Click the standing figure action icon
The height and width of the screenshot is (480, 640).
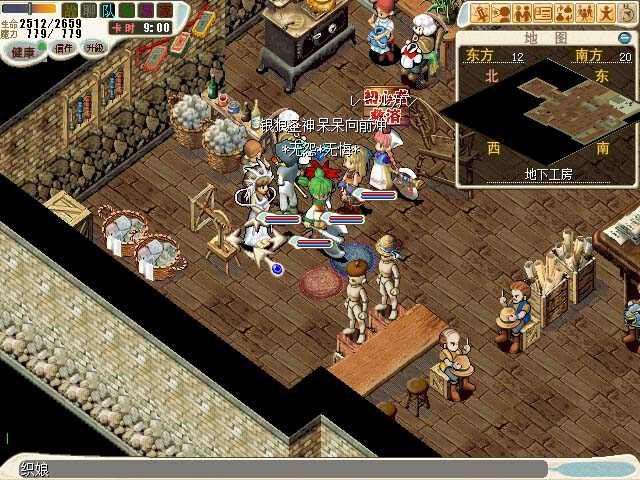click(x=606, y=13)
